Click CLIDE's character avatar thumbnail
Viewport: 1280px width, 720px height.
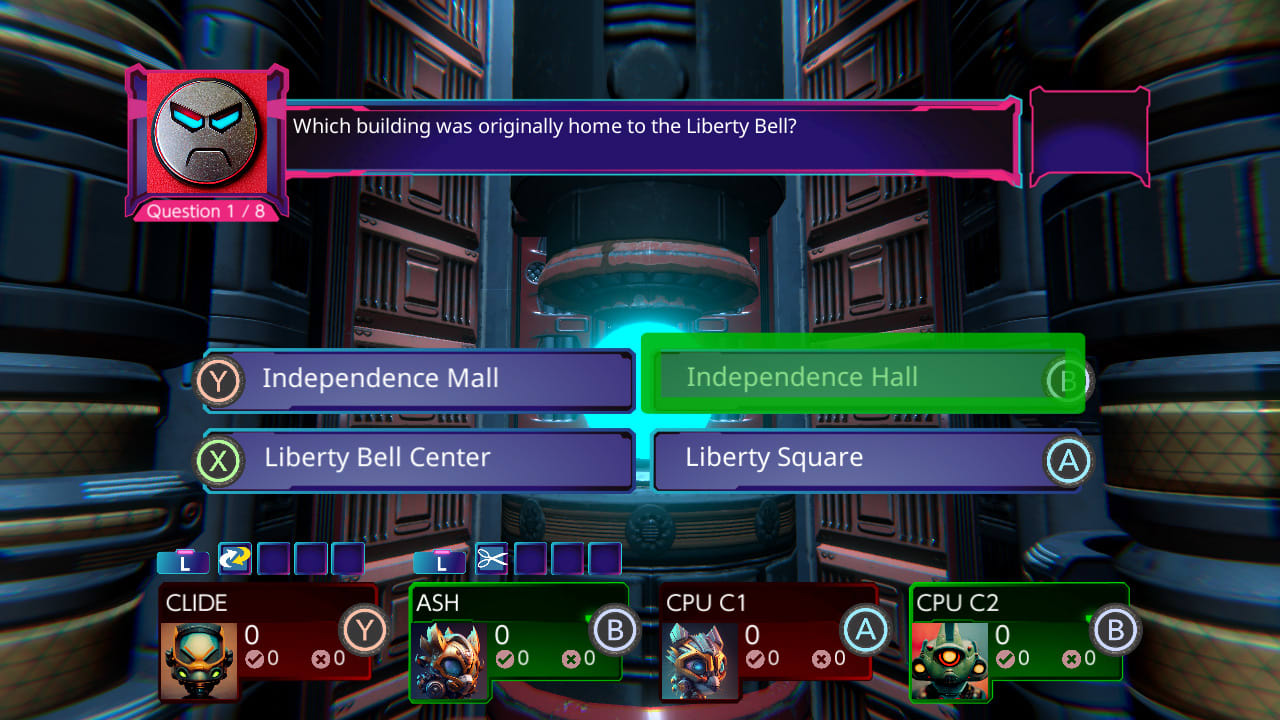(x=198, y=660)
